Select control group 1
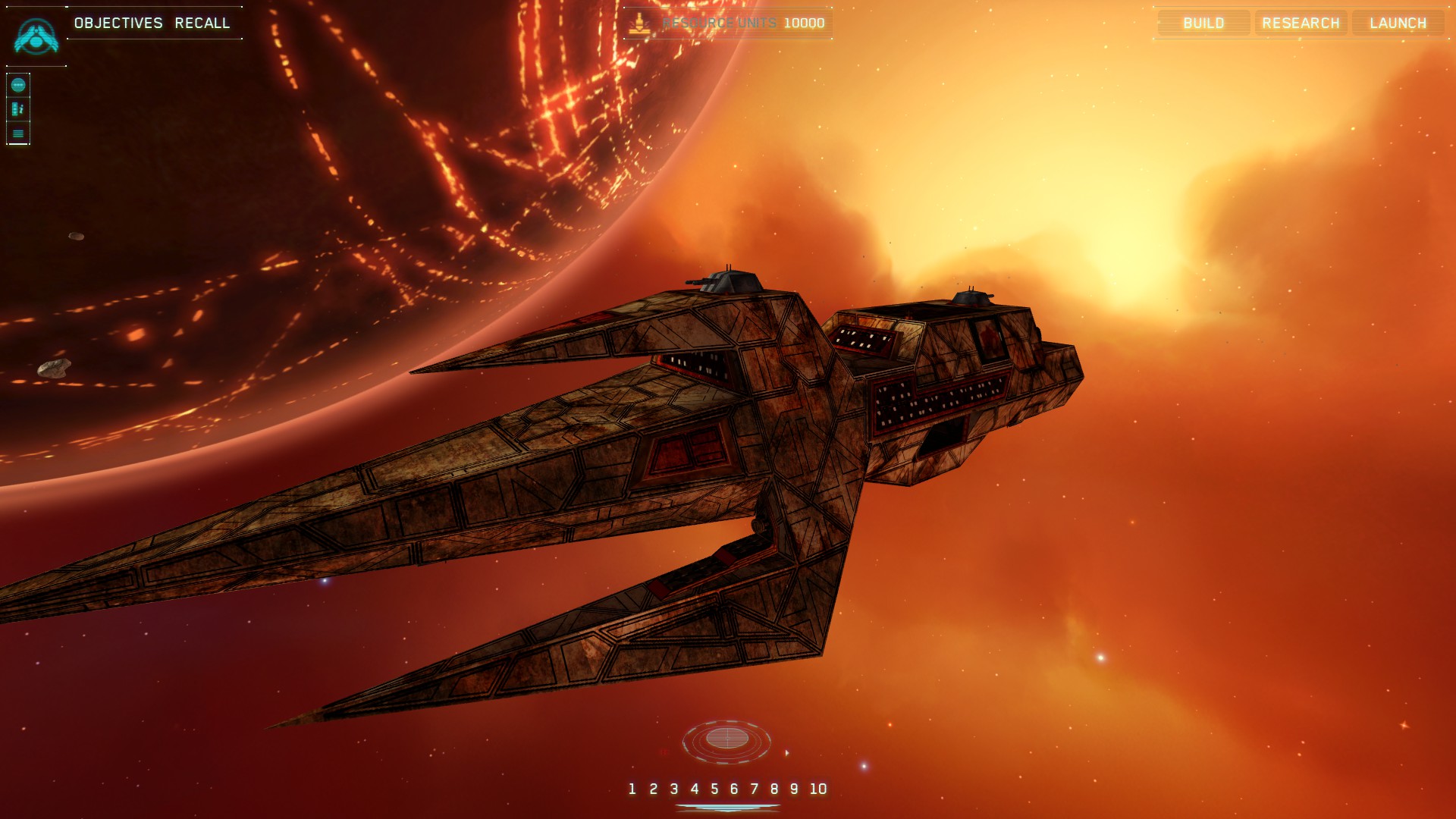This screenshot has width=1456, height=819. [632, 789]
